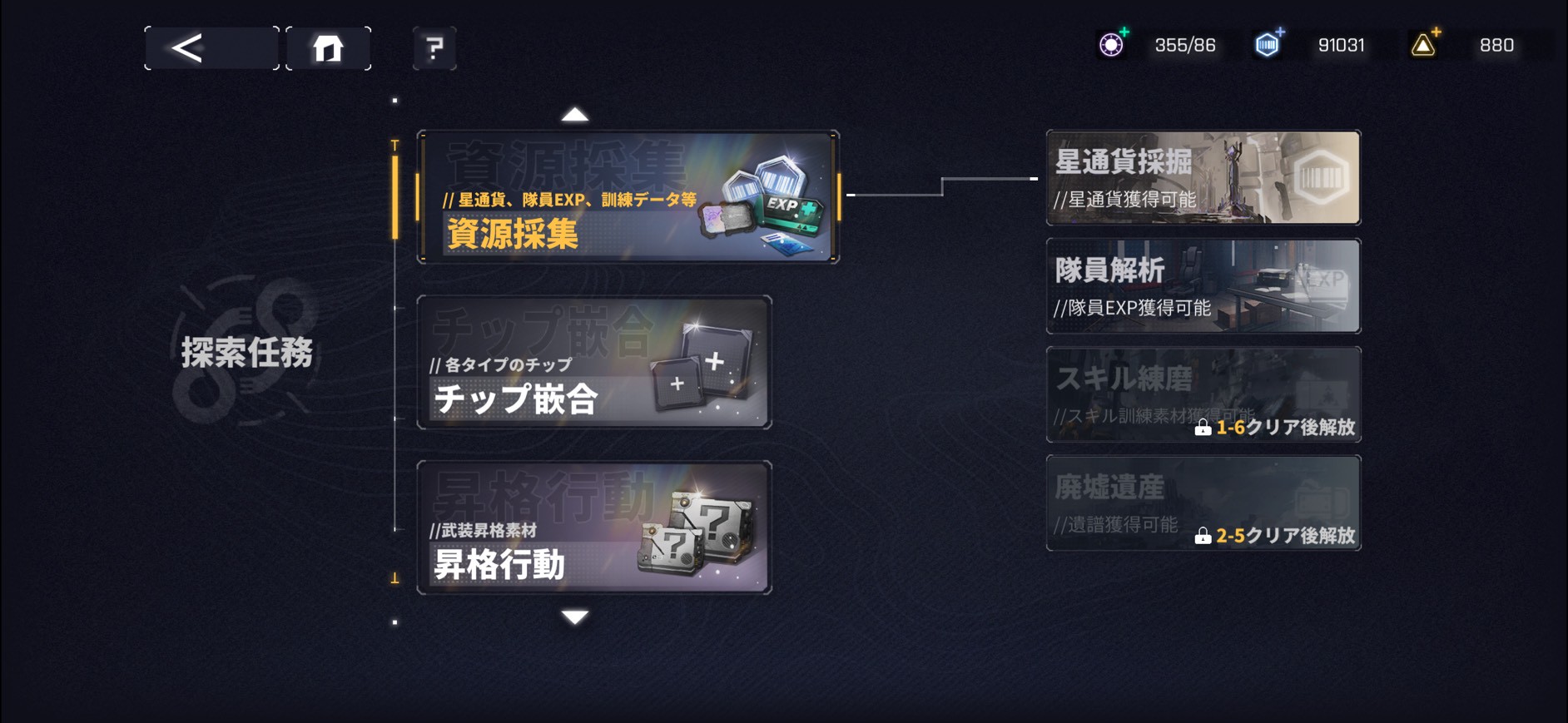Tap the yellow triangle currency icon
The height and width of the screenshot is (723, 1568).
1423,45
